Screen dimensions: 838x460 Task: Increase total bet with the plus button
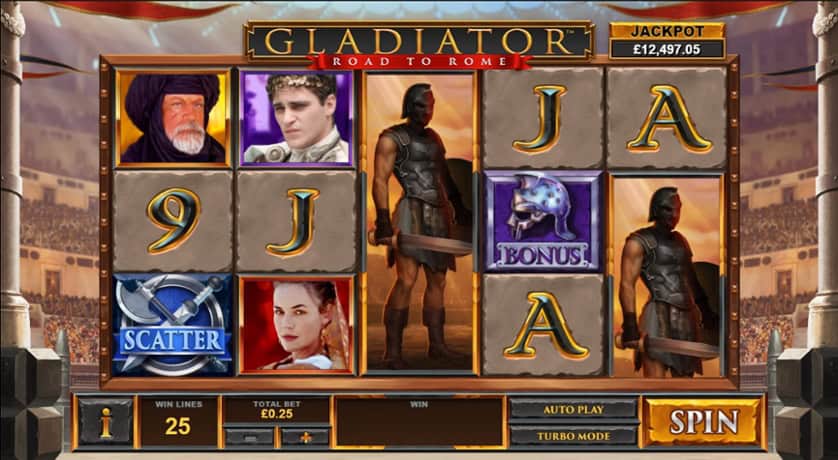click(x=304, y=436)
